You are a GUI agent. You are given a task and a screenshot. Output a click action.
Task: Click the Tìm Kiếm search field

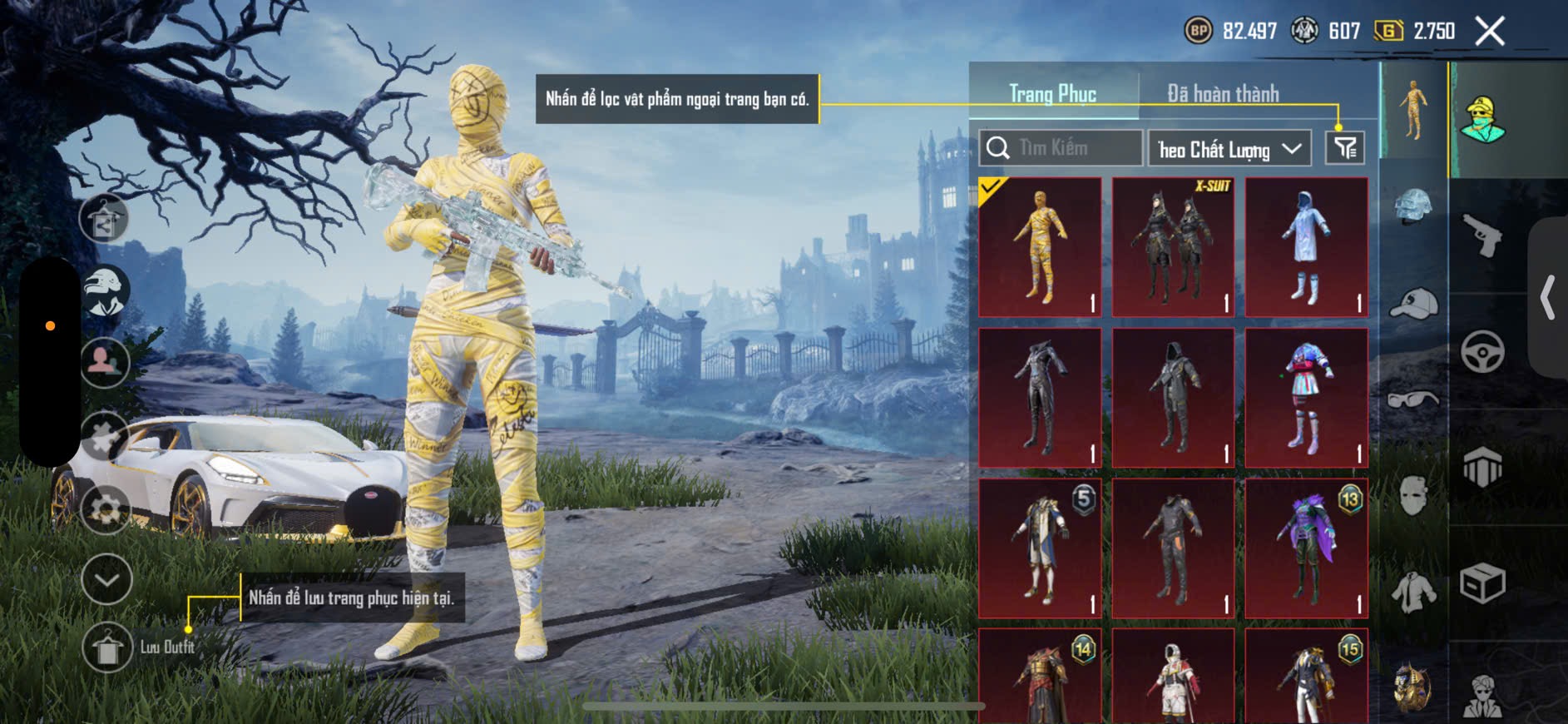tap(1060, 148)
